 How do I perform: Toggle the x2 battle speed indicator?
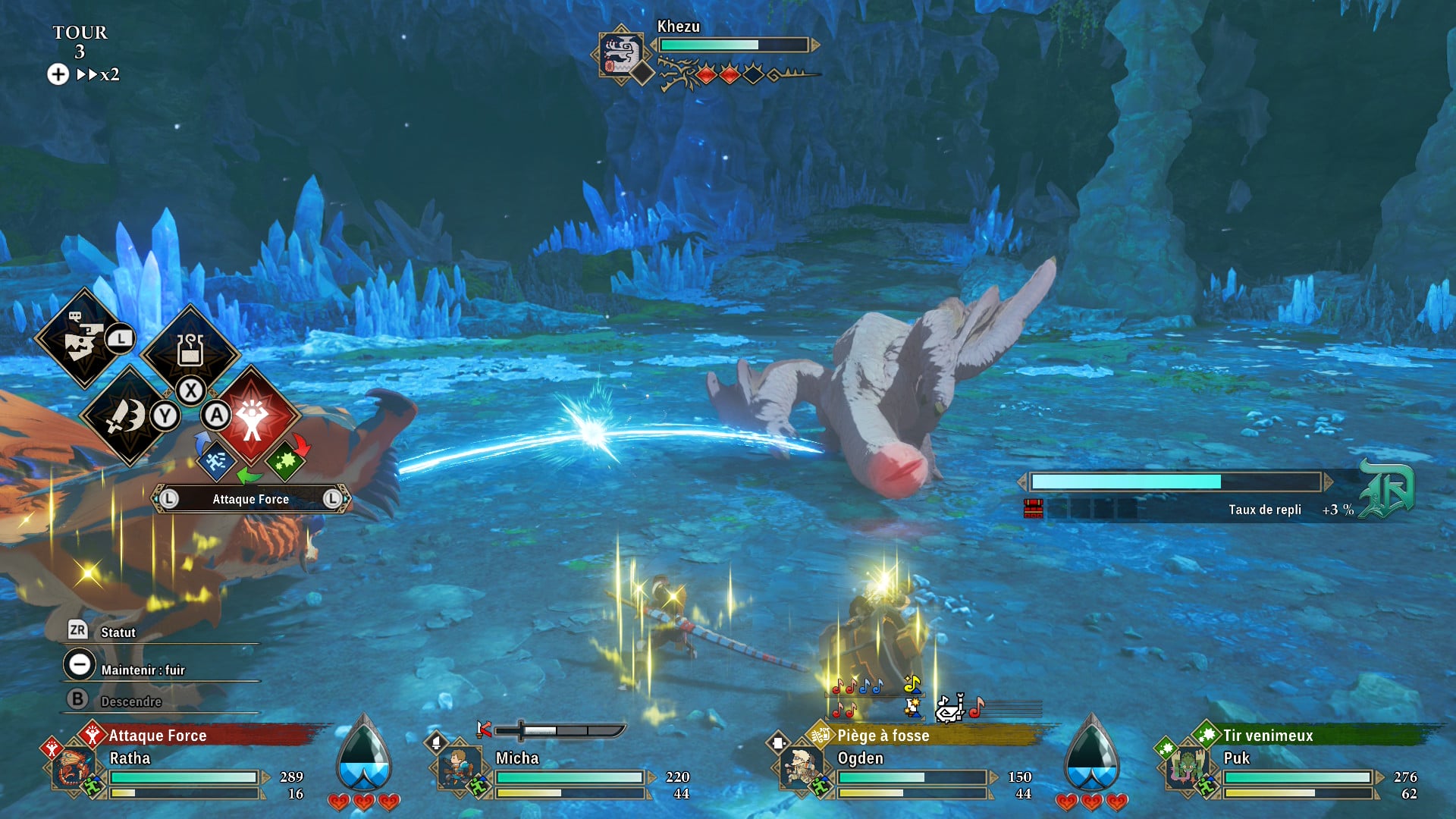[x=98, y=74]
